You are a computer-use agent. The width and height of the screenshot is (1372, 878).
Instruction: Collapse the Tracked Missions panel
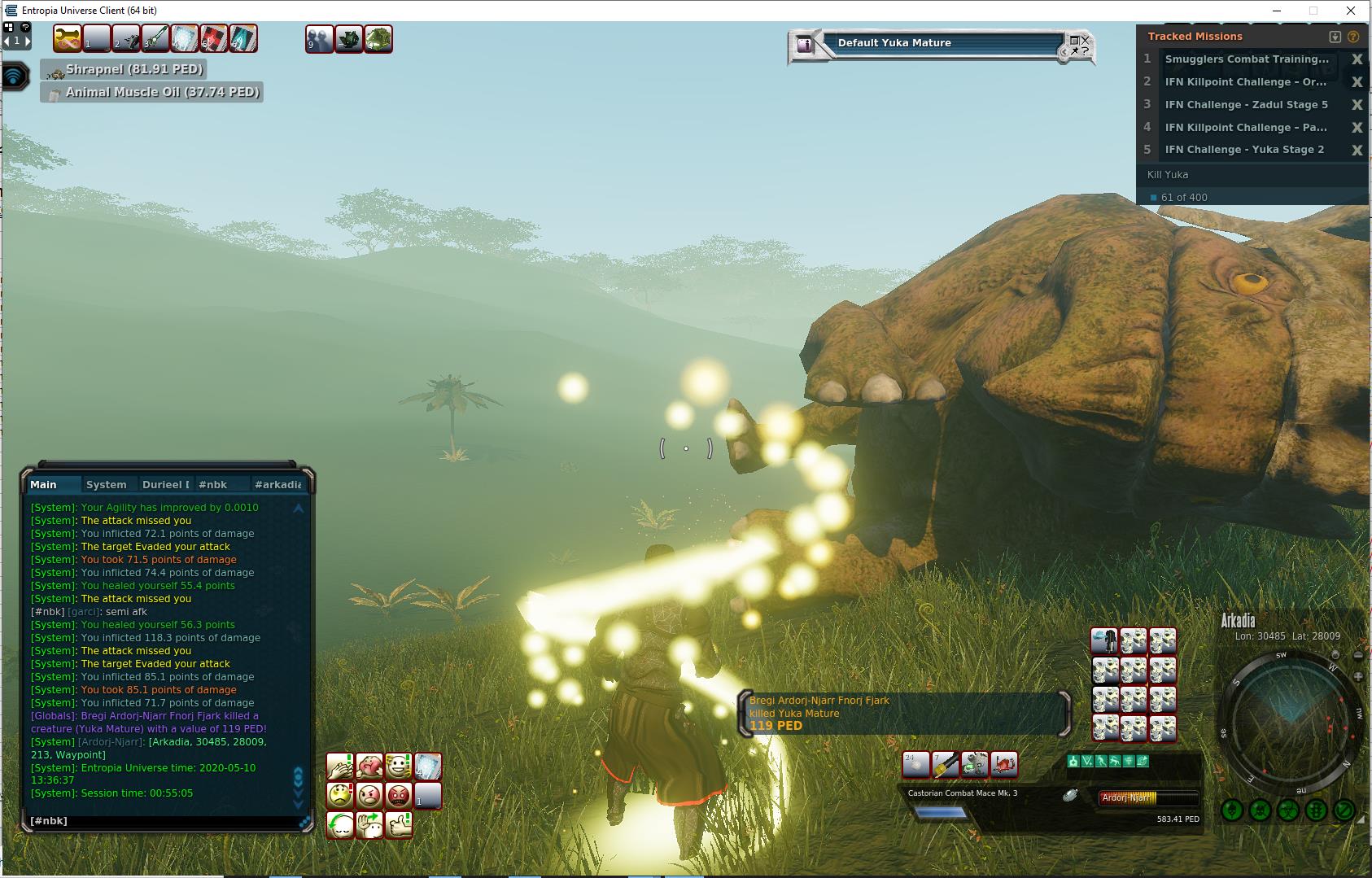(1335, 37)
